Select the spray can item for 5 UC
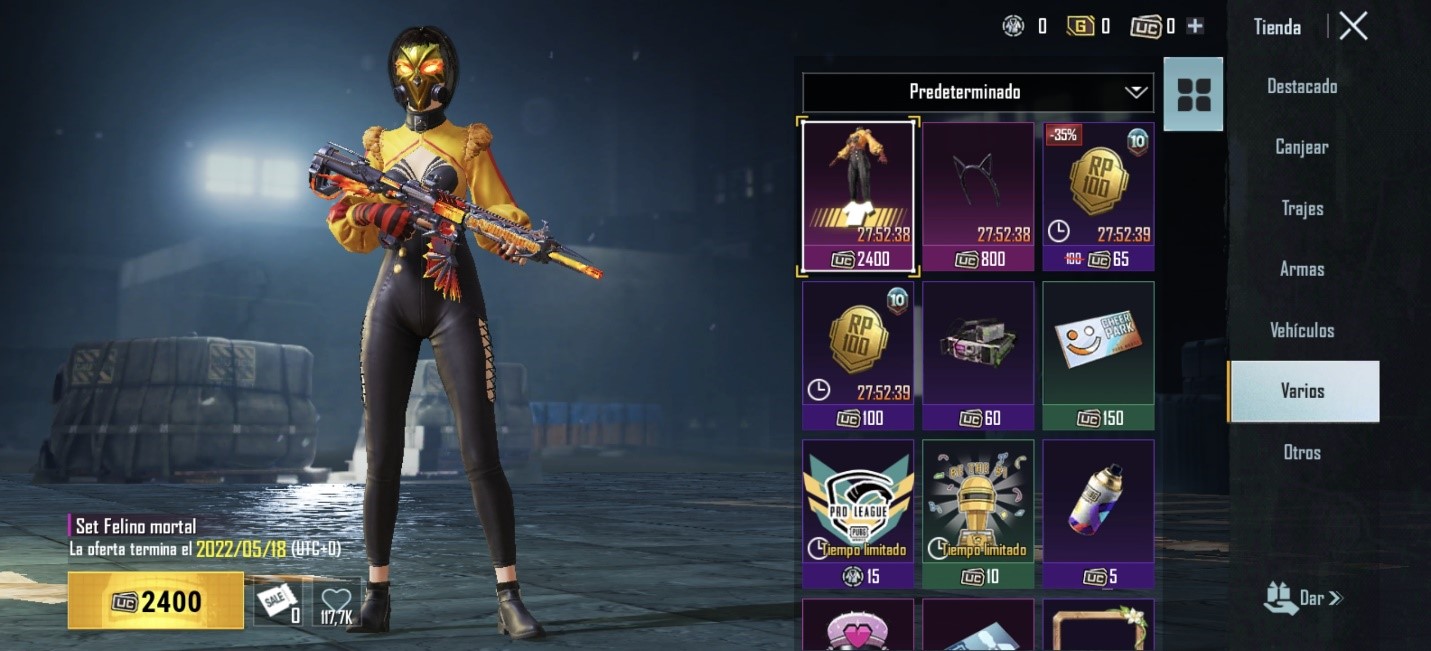Viewport: 1431px width, 651px height. (1098, 513)
